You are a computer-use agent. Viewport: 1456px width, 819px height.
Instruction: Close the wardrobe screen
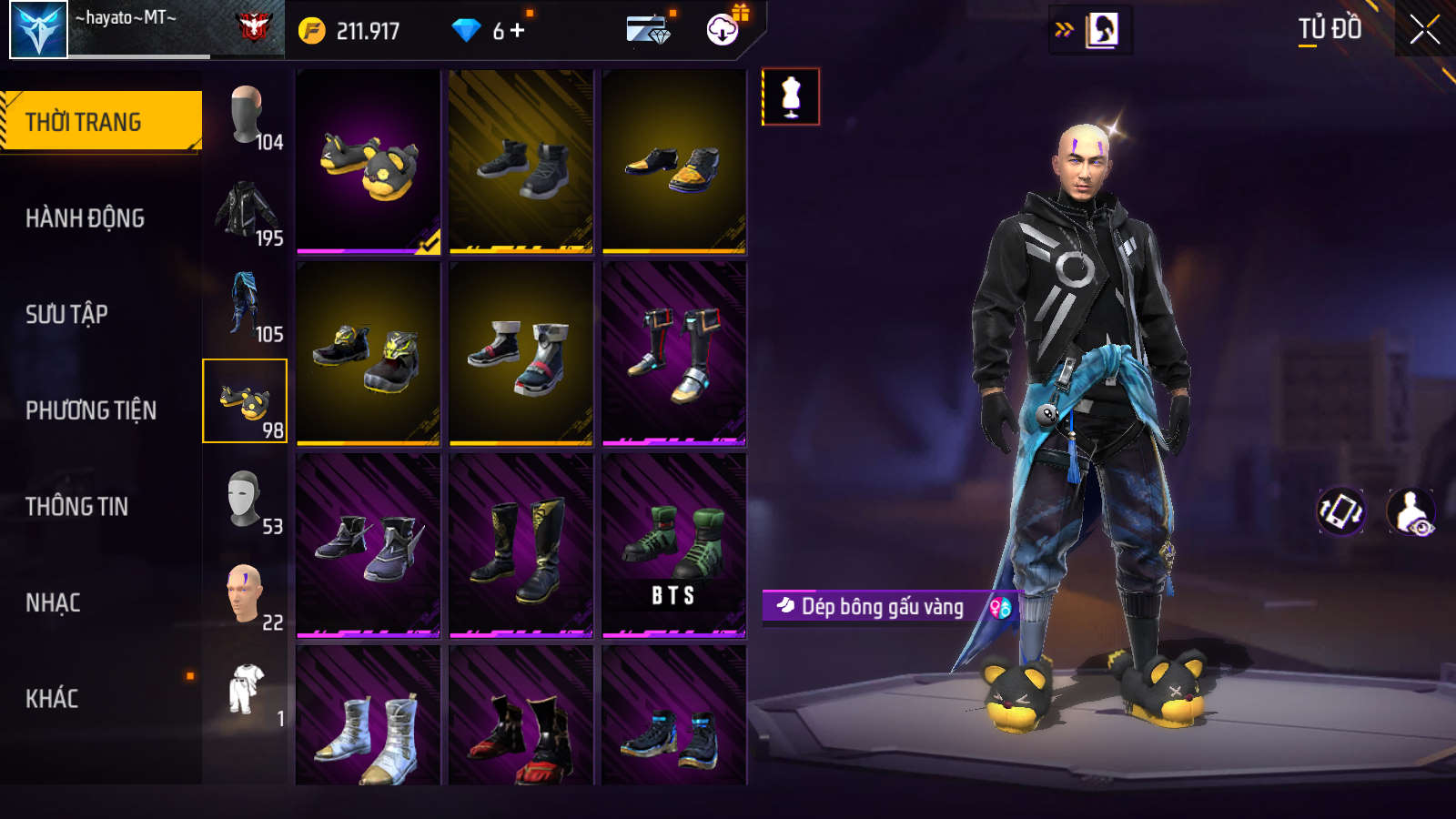pos(1424,30)
